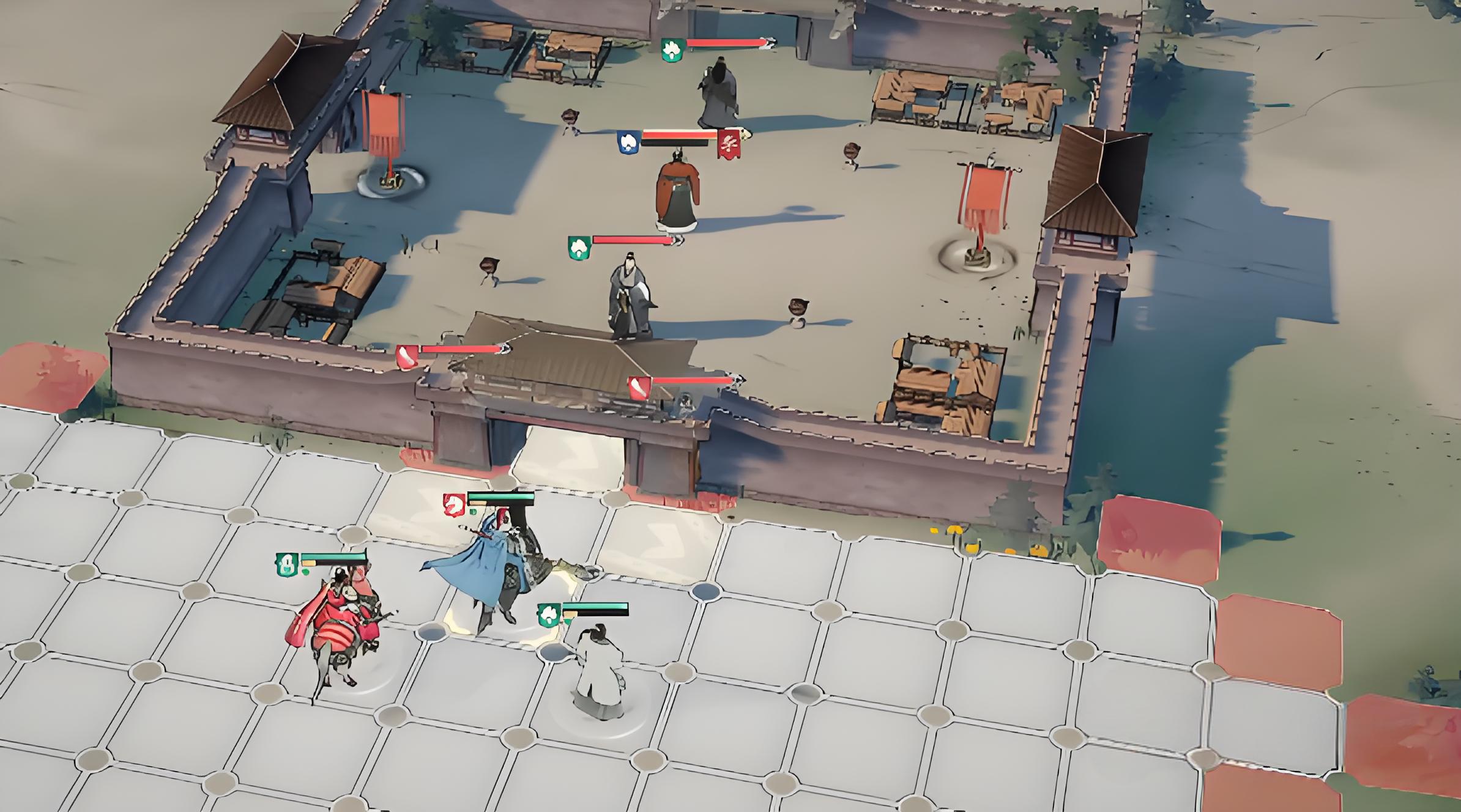The image size is (1461, 812).
Task: Target the red-robed enemy commander
Action: pyautogui.click(x=677, y=193)
